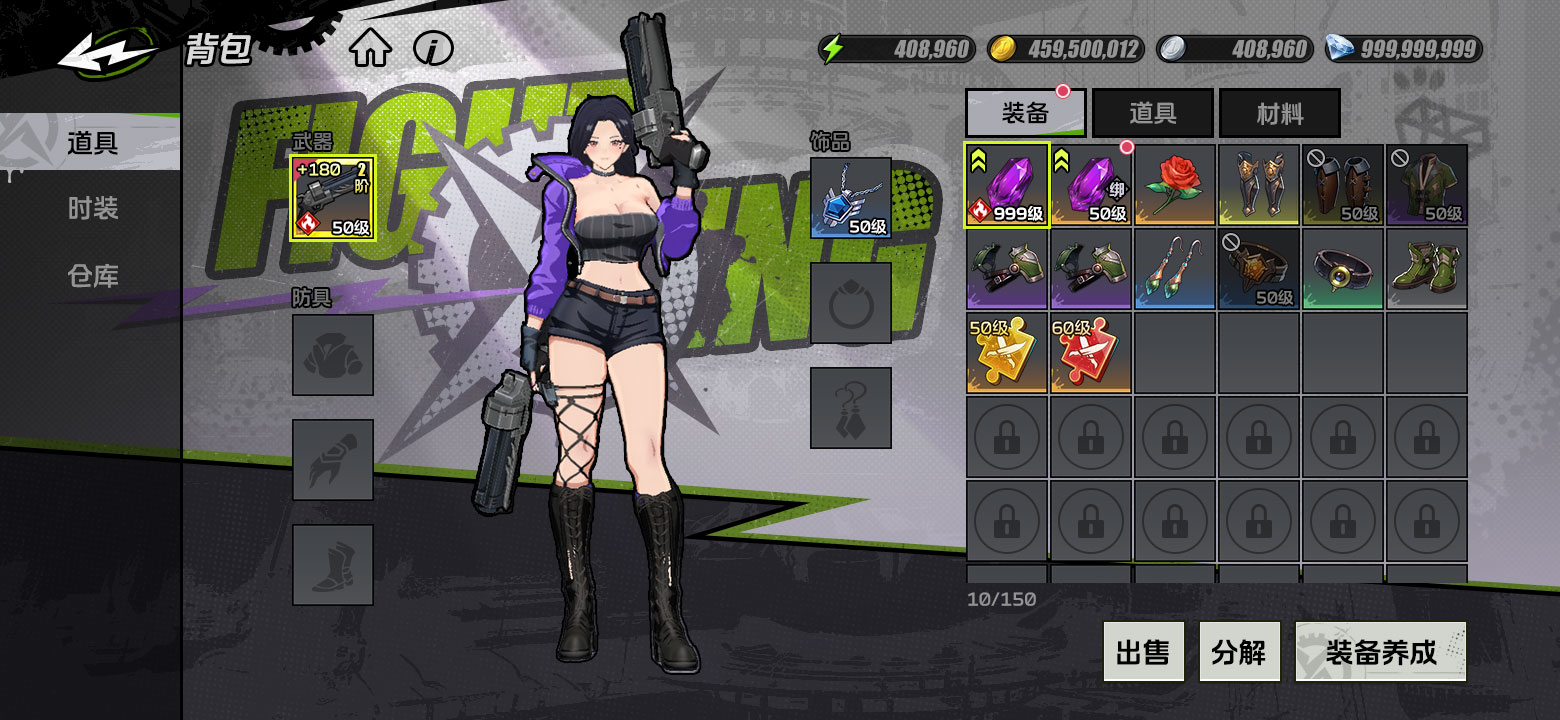
Task: Switch to the 材料 tab
Action: coord(1279,113)
